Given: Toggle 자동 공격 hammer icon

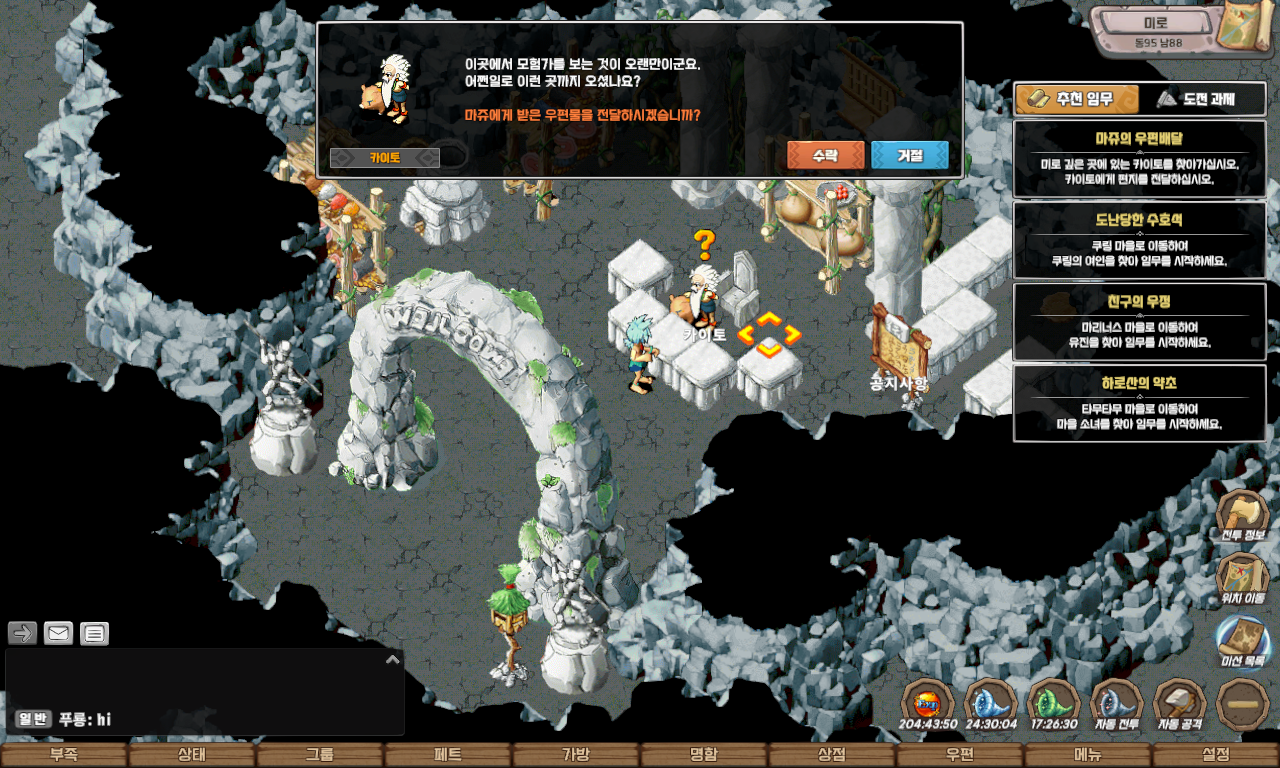Looking at the screenshot, I should [1180, 703].
